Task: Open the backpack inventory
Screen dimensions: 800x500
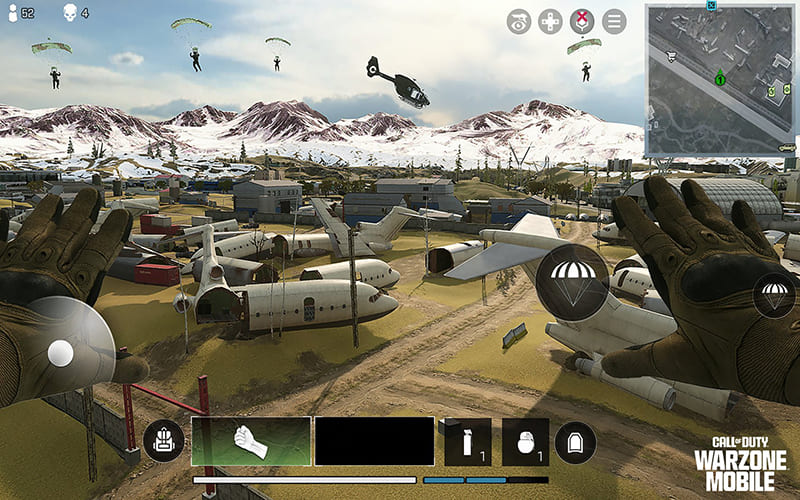Action: tap(163, 442)
